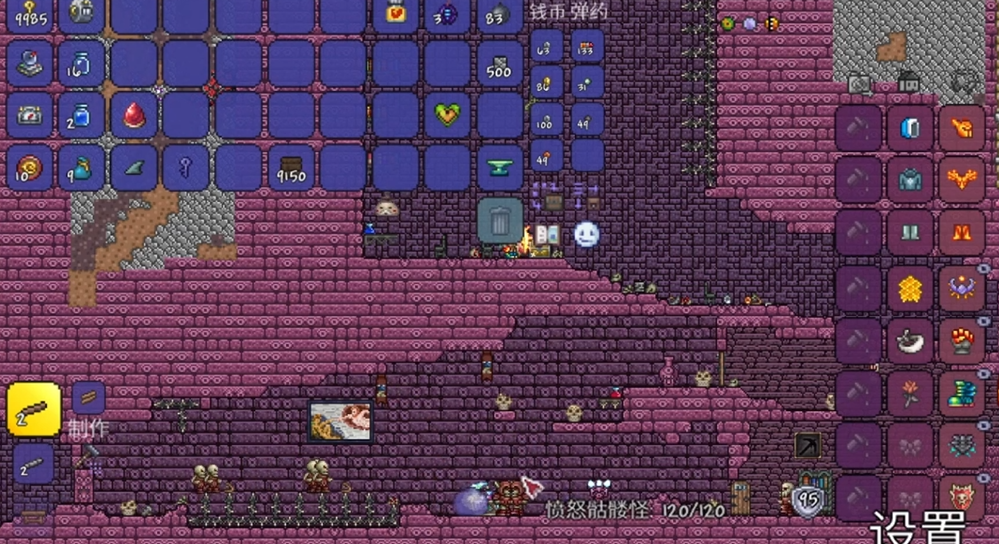The width and height of the screenshot is (999, 544).
Task: Select the chest stack of 9150
Action: click(x=291, y=167)
